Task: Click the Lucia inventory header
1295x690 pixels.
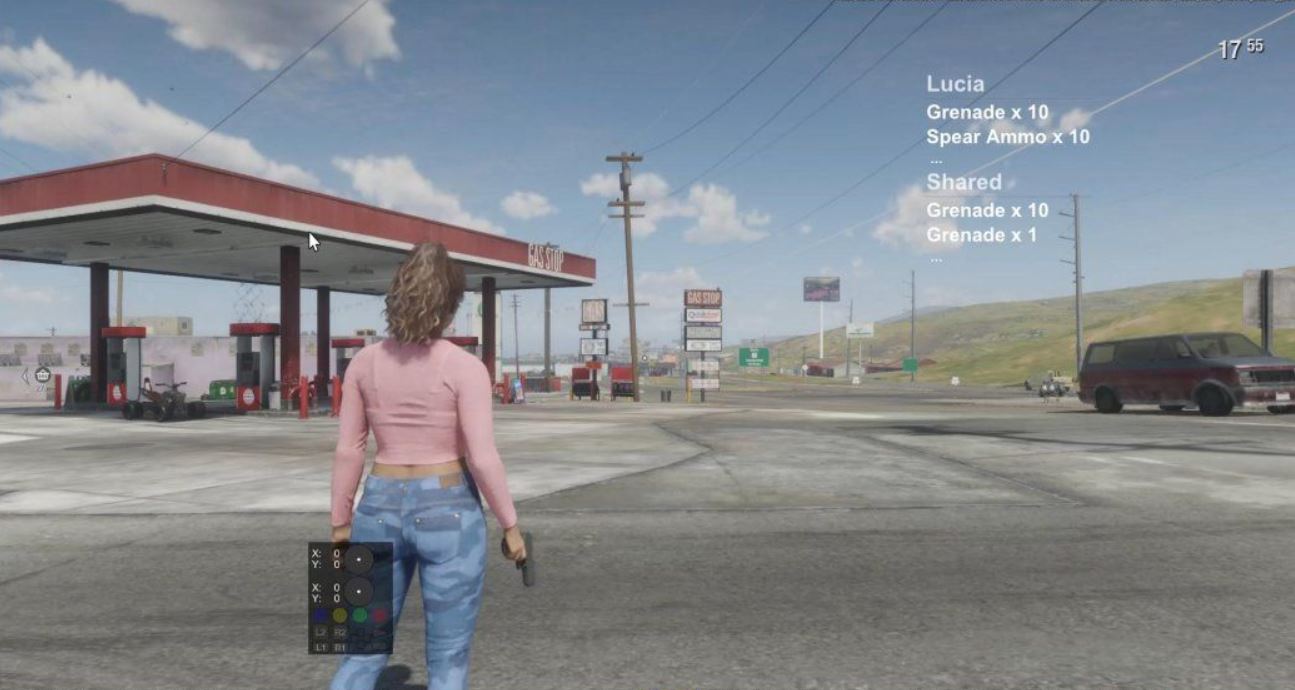Action: [x=955, y=84]
